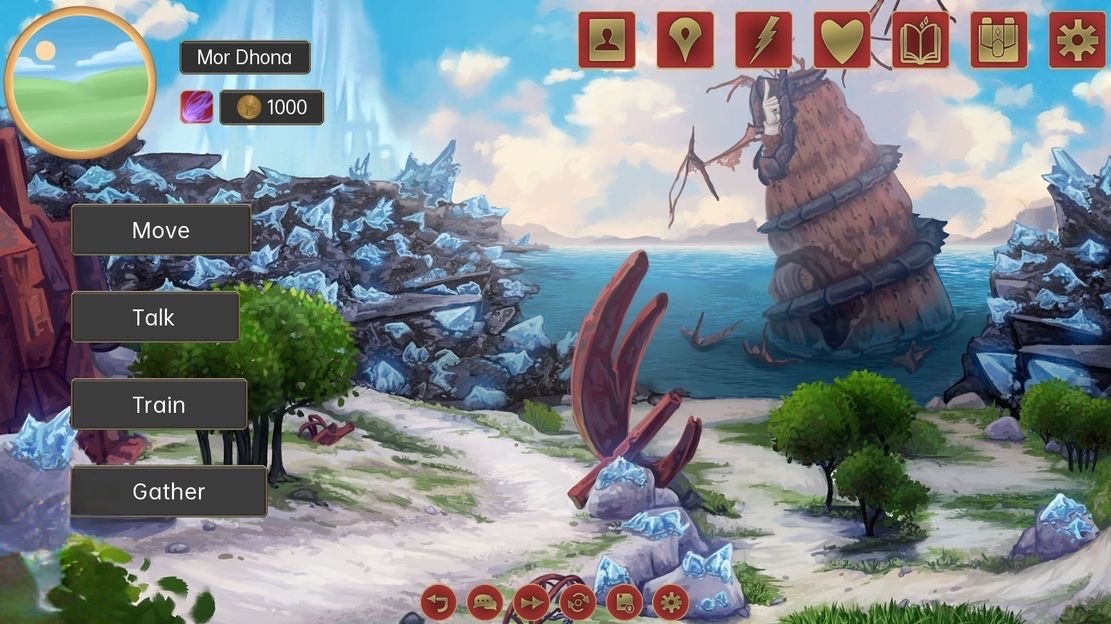Open the character profile portrait icon
The width and height of the screenshot is (1111, 624).
[606, 40]
